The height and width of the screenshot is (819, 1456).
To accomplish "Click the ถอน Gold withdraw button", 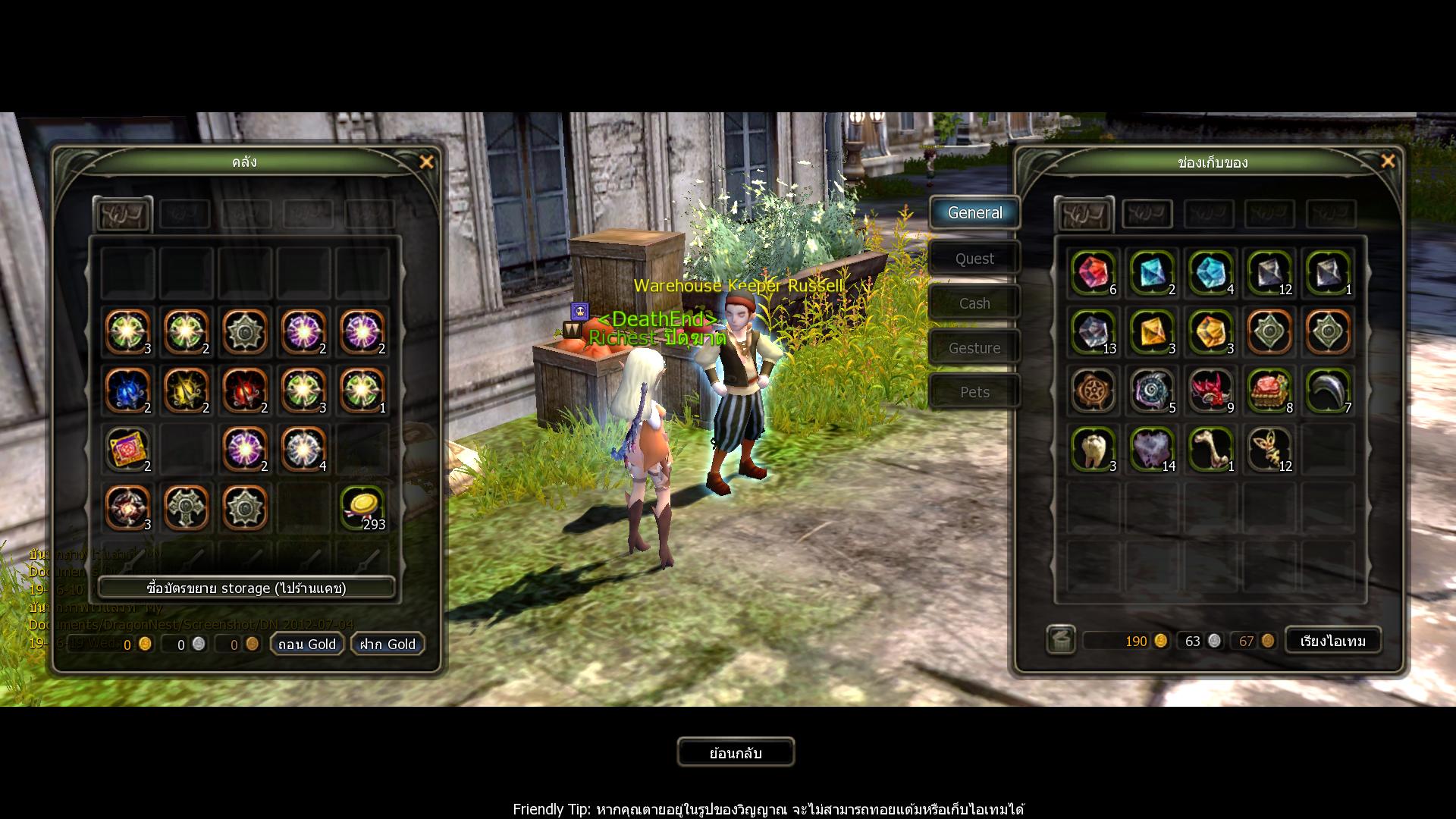I will pos(307,644).
